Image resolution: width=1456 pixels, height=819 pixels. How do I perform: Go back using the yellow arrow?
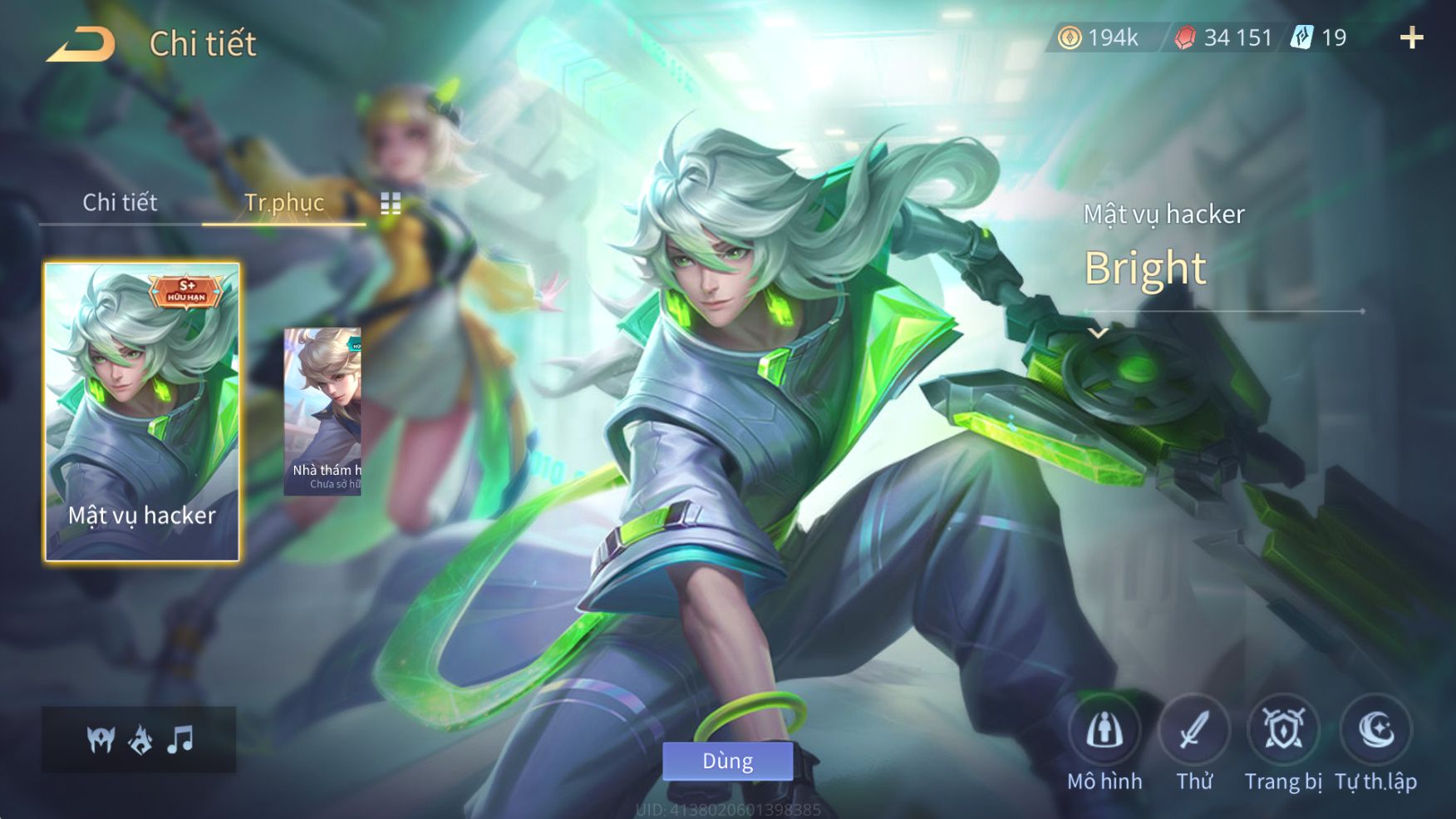(81, 44)
